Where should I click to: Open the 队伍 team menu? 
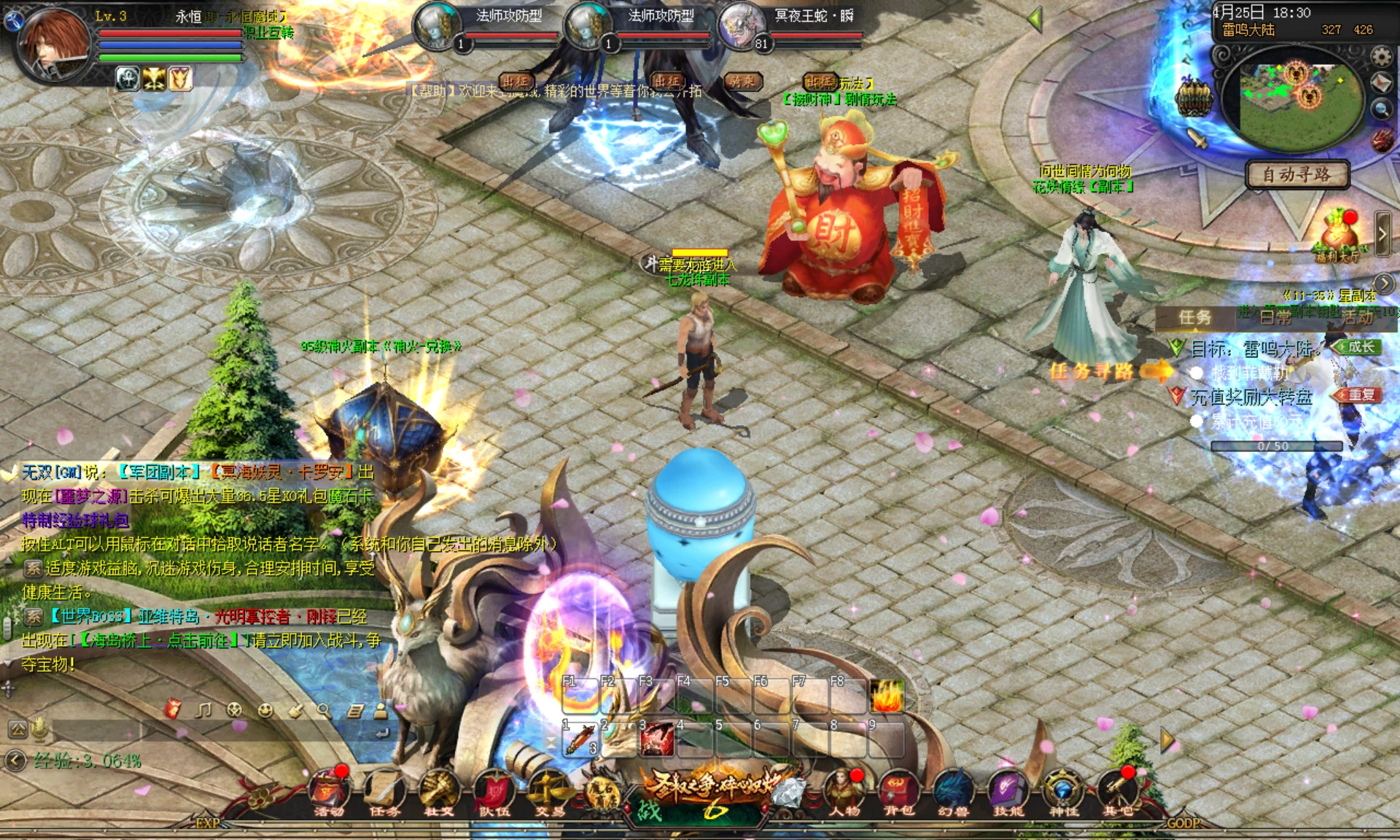click(x=494, y=791)
